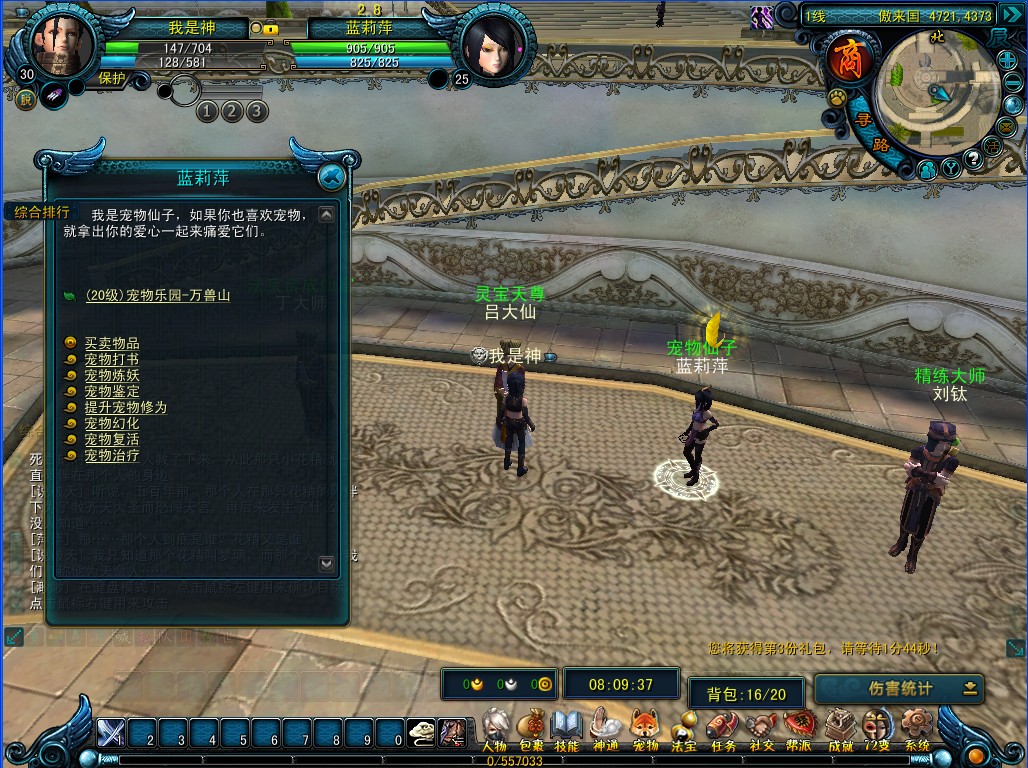Zoom in the minimap with plus button

point(1007,61)
